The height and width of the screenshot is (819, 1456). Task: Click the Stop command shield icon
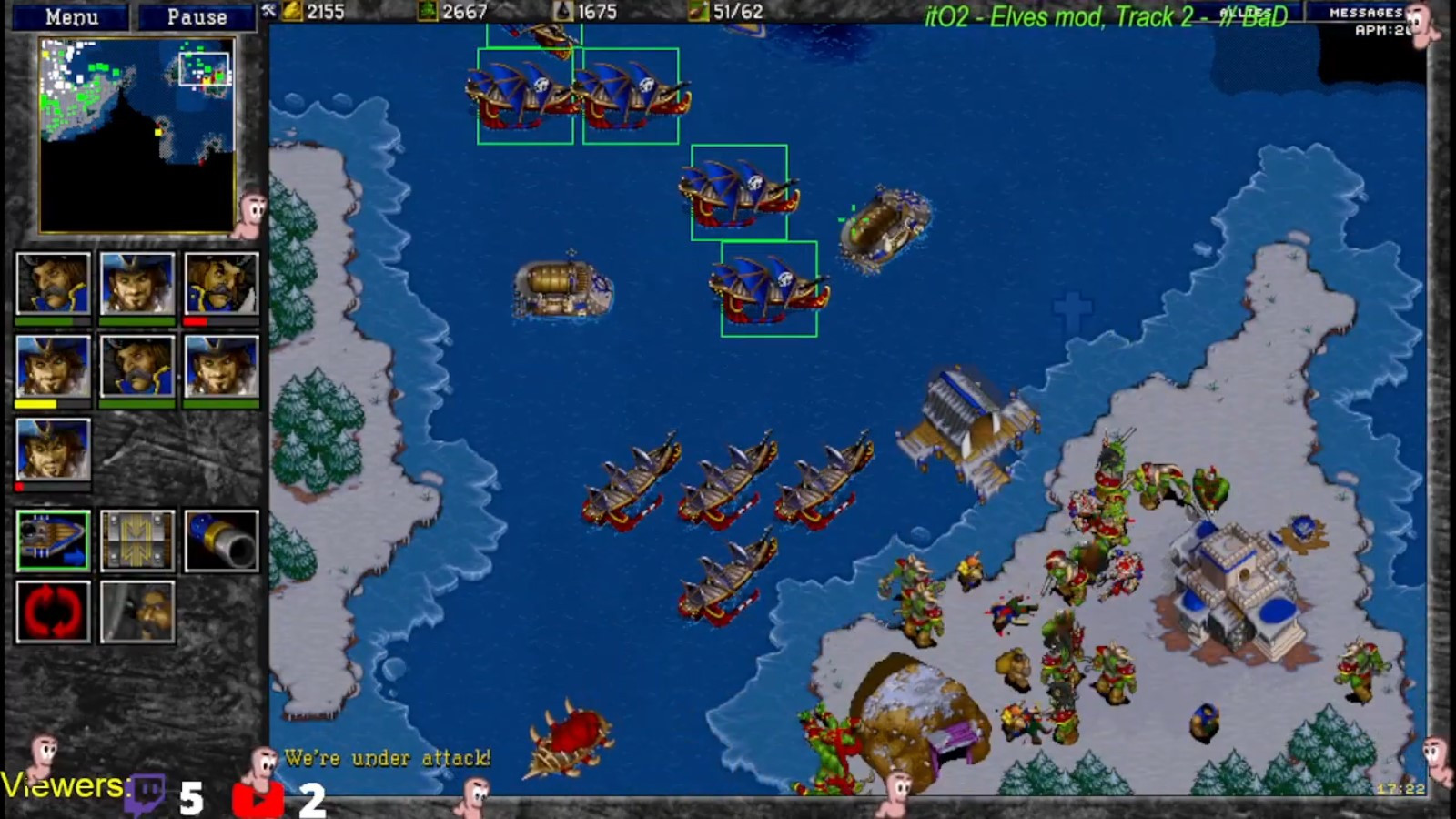coord(136,541)
